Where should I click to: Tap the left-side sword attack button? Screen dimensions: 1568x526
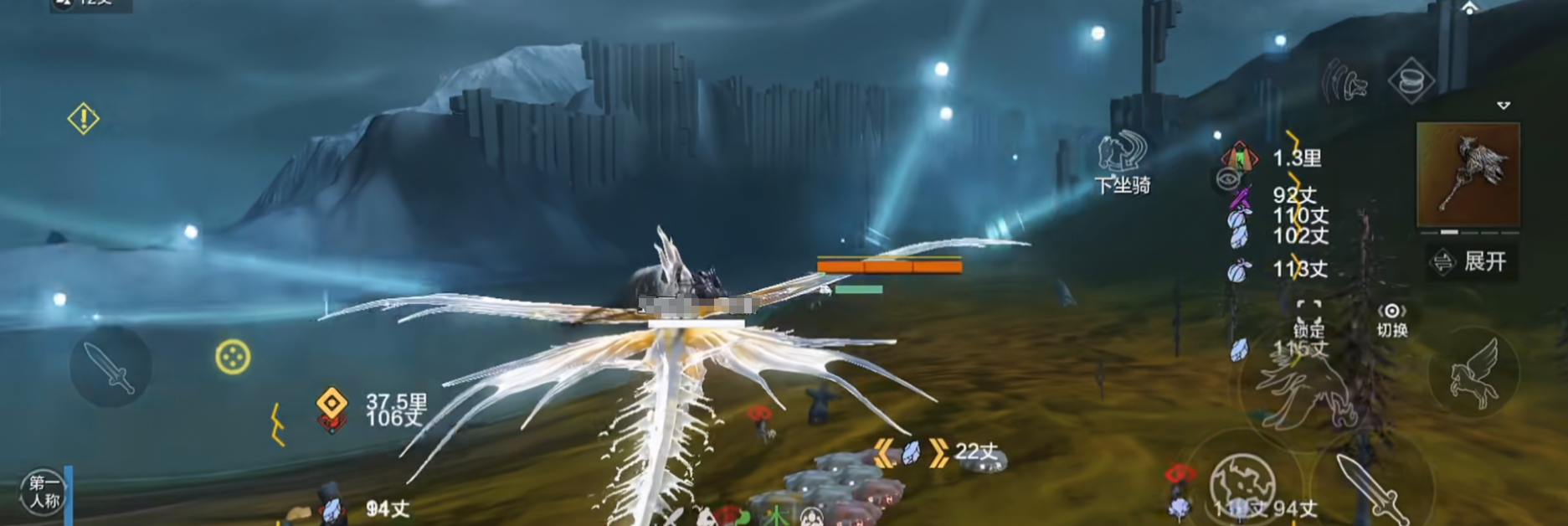111,367
